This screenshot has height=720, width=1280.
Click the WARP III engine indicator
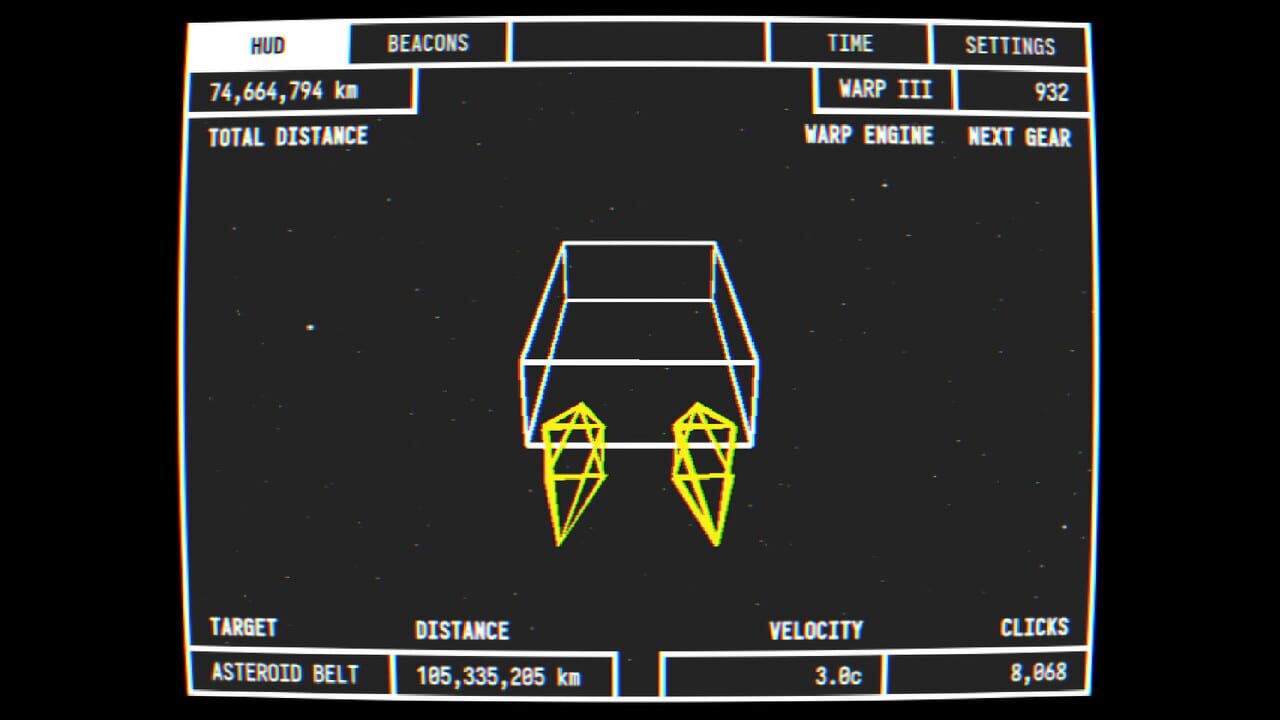(884, 90)
